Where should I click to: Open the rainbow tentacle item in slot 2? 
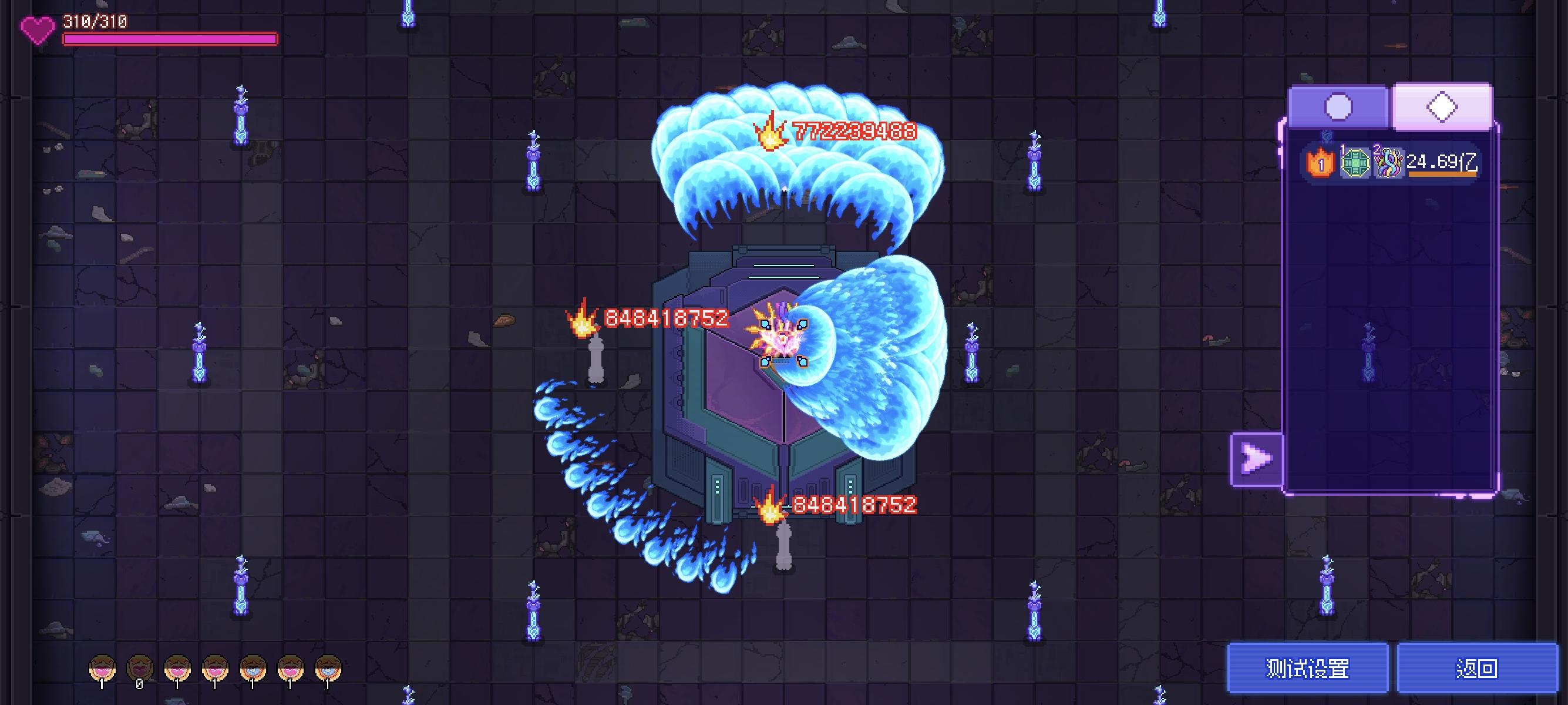click(1389, 164)
